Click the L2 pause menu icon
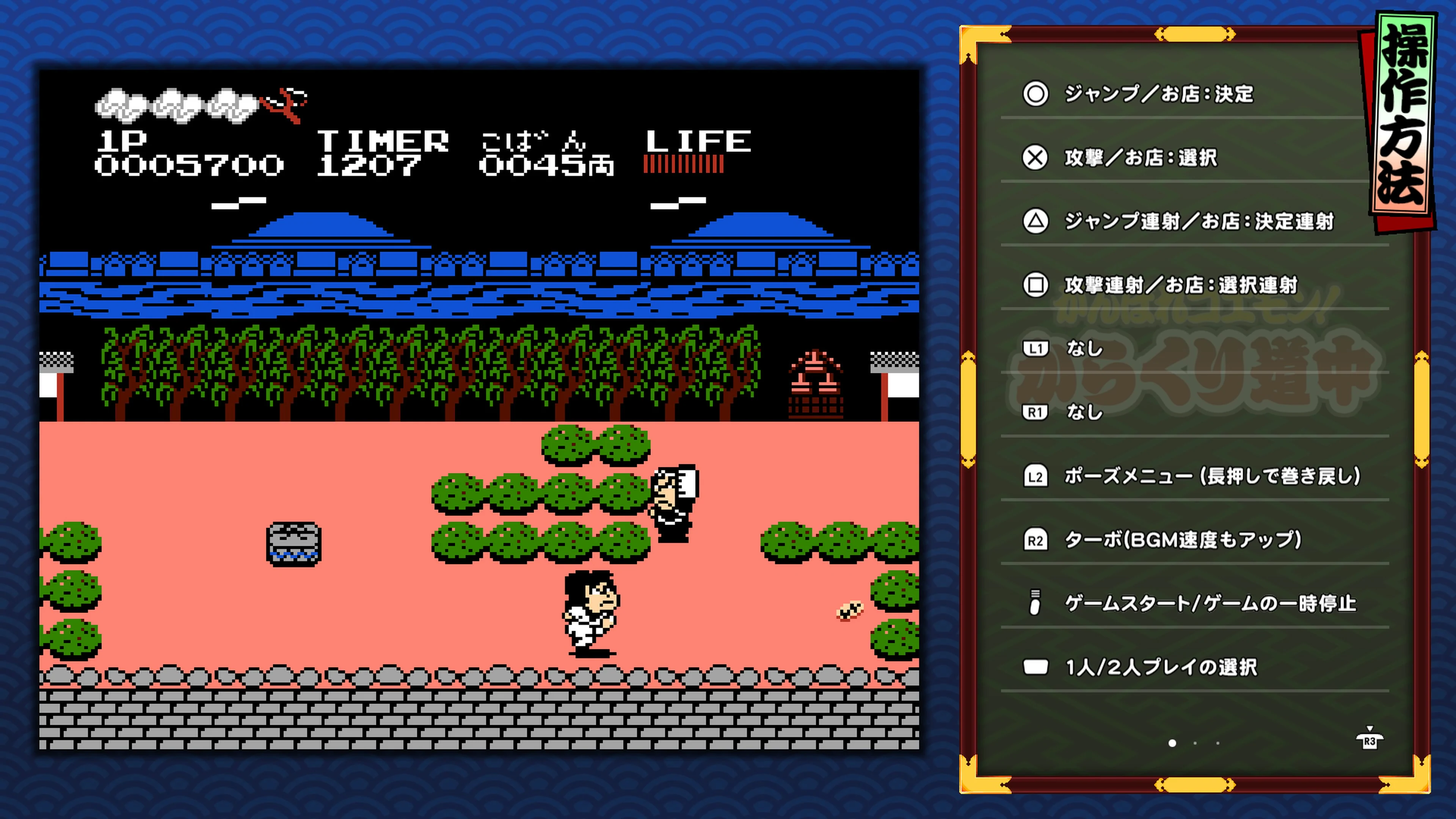1456x819 pixels. [1036, 477]
